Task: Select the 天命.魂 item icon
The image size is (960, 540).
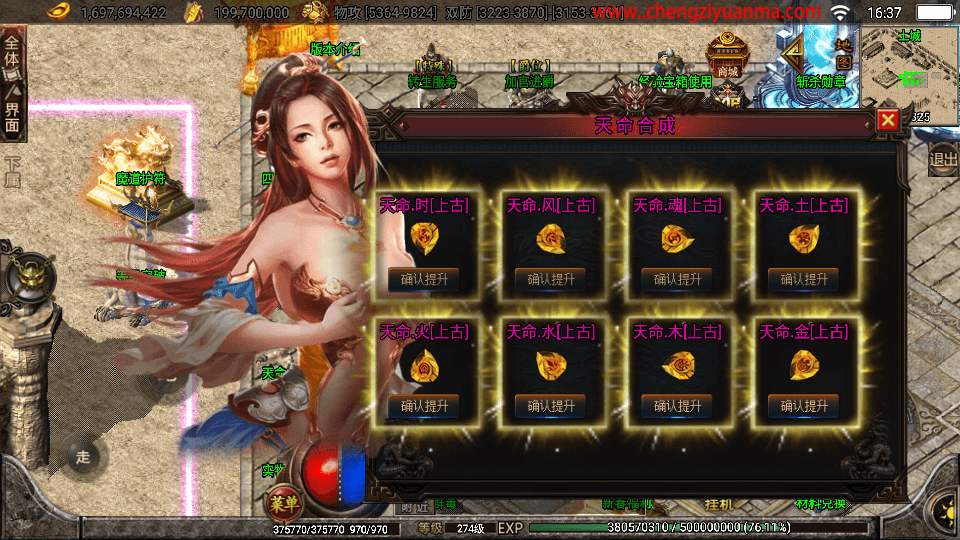Action: [676, 238]
